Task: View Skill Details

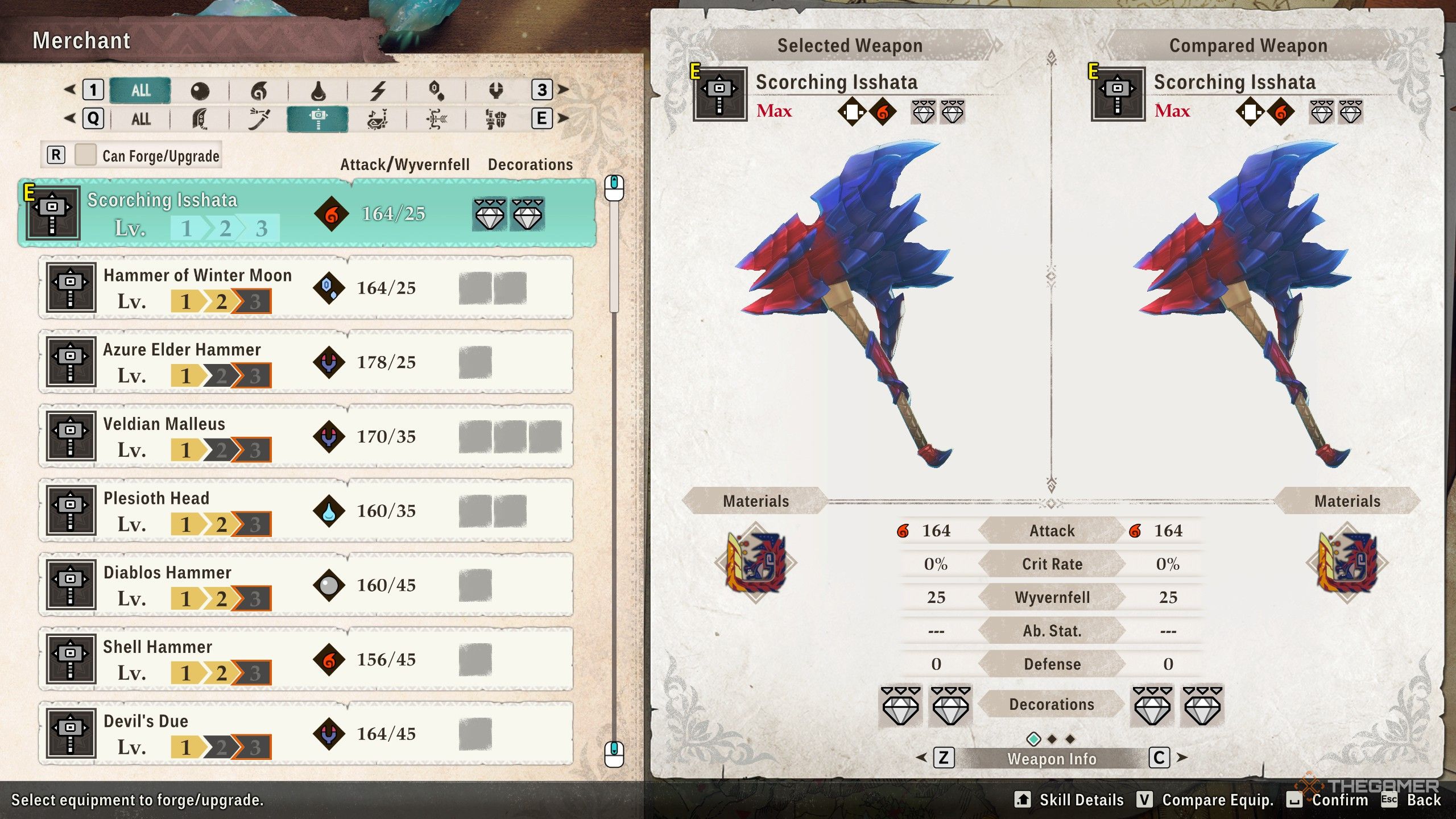Action: coord(1070,800)
